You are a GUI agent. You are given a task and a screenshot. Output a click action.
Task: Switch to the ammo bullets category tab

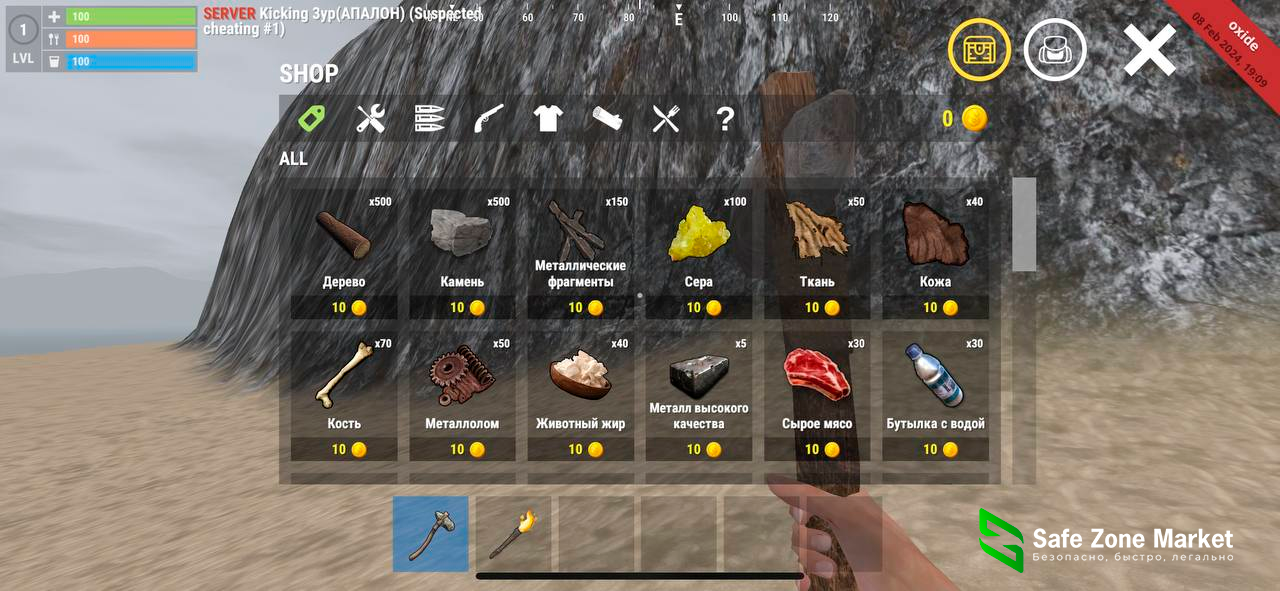click(x=430, y=119)
